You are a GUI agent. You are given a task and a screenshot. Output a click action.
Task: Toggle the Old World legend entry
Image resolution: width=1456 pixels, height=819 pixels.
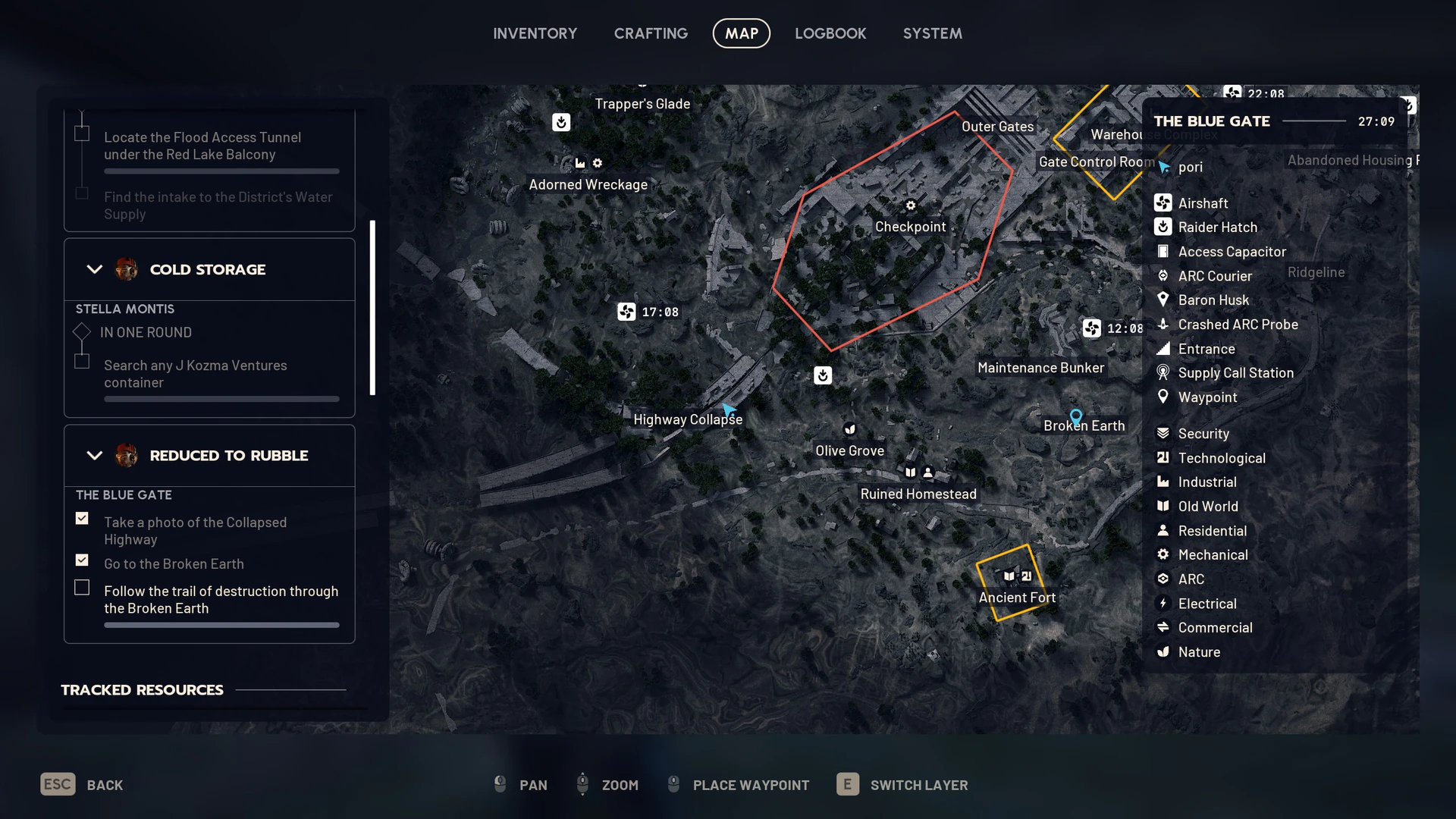coord(1208,507)
